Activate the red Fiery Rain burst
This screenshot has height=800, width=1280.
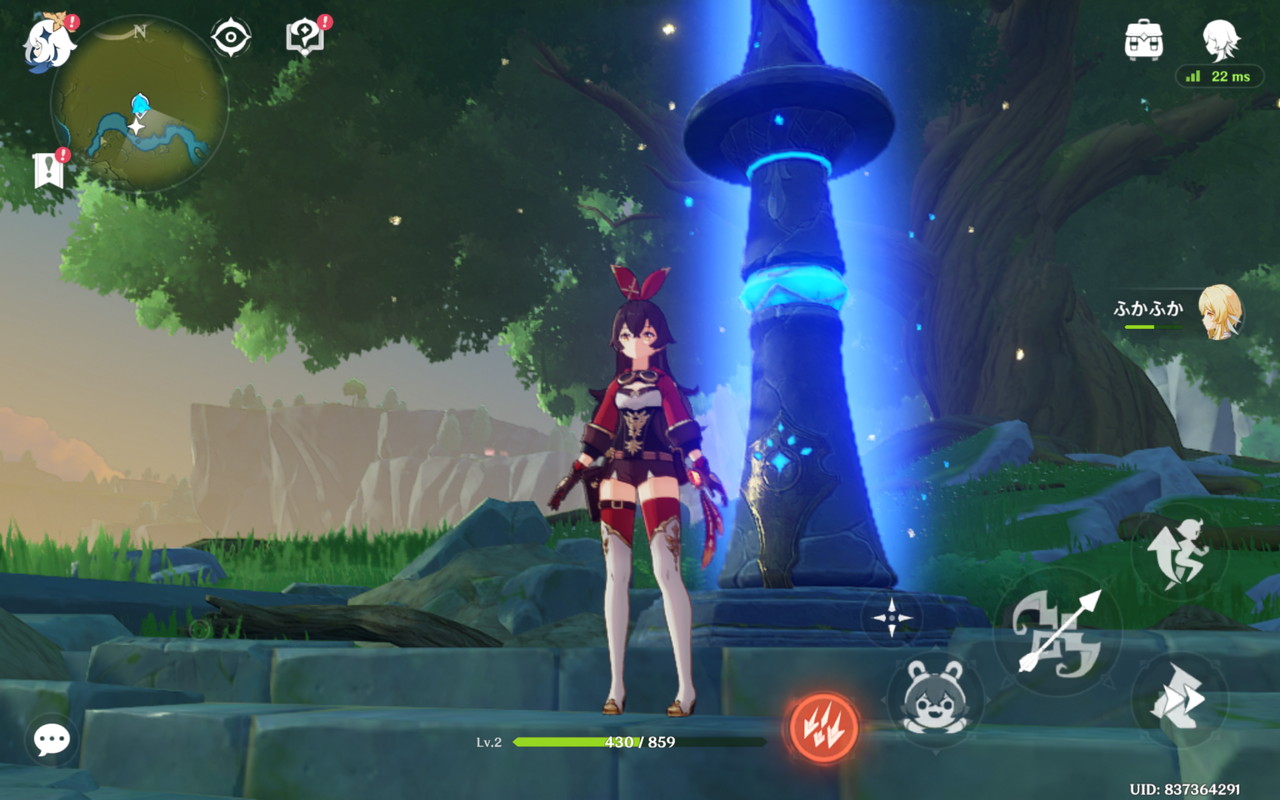tap(823, 727)
